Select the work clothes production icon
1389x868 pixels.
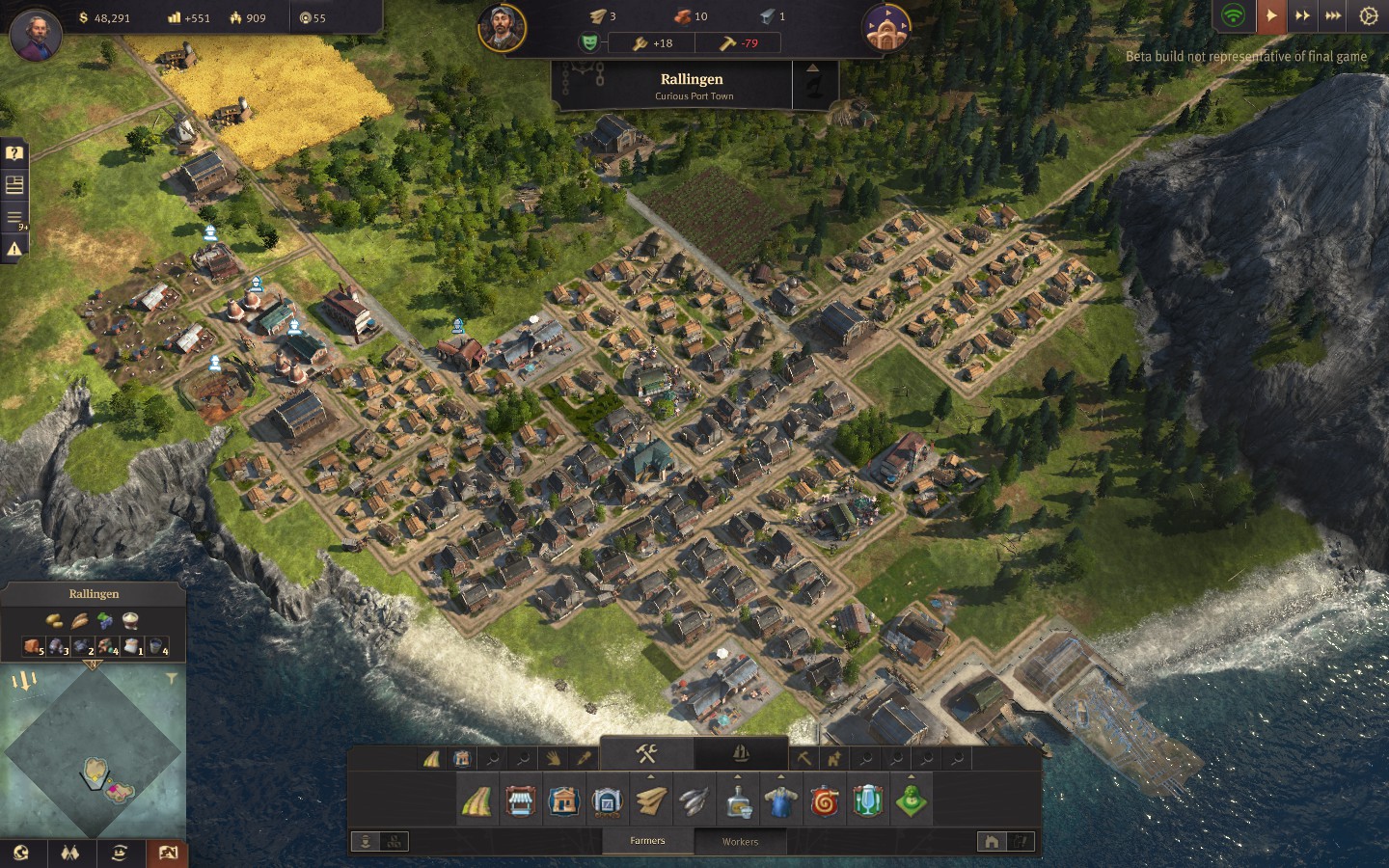[x=780, y=801]
